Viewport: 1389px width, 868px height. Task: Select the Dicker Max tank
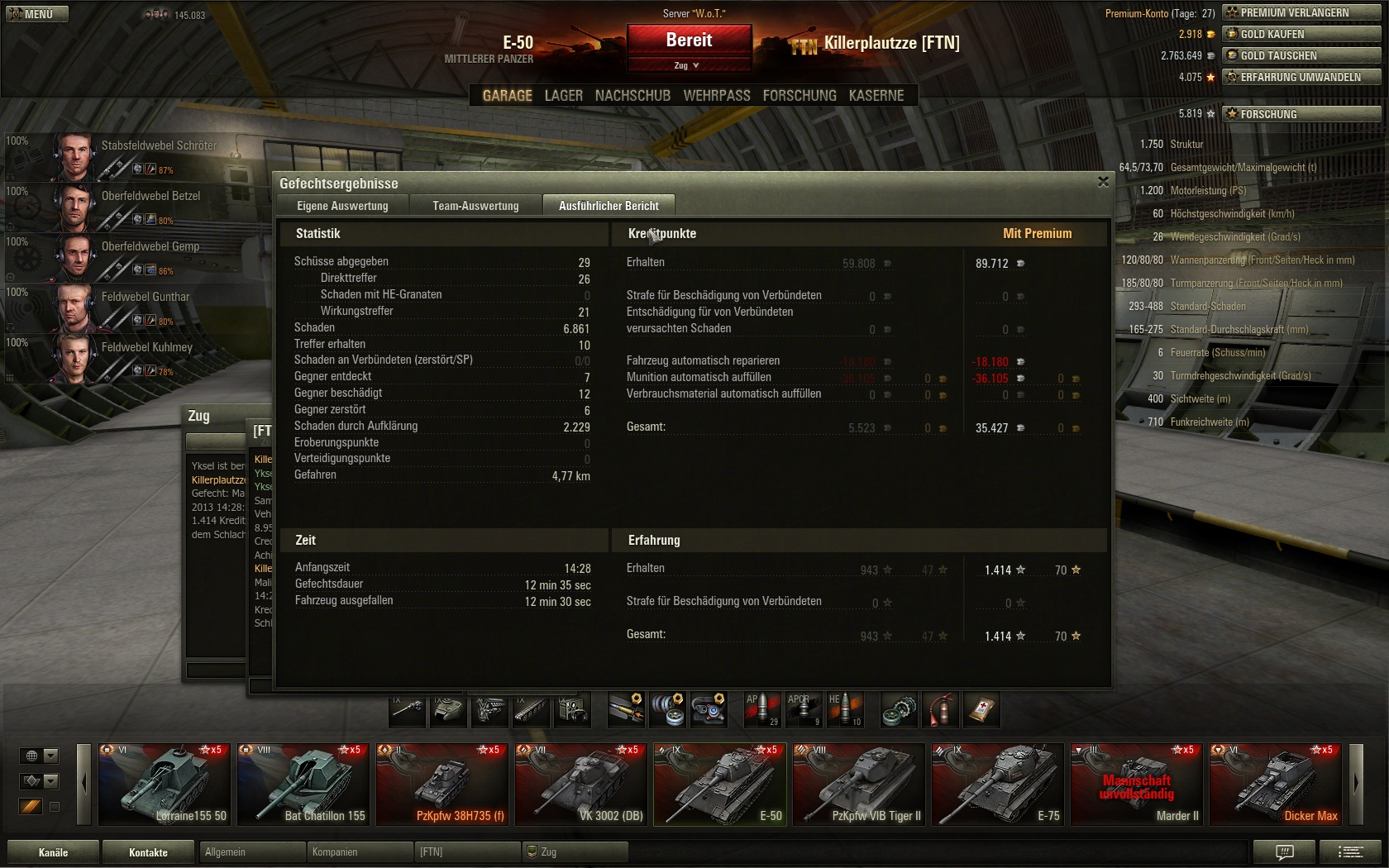pyautogui.click(x=1275, y=785)
